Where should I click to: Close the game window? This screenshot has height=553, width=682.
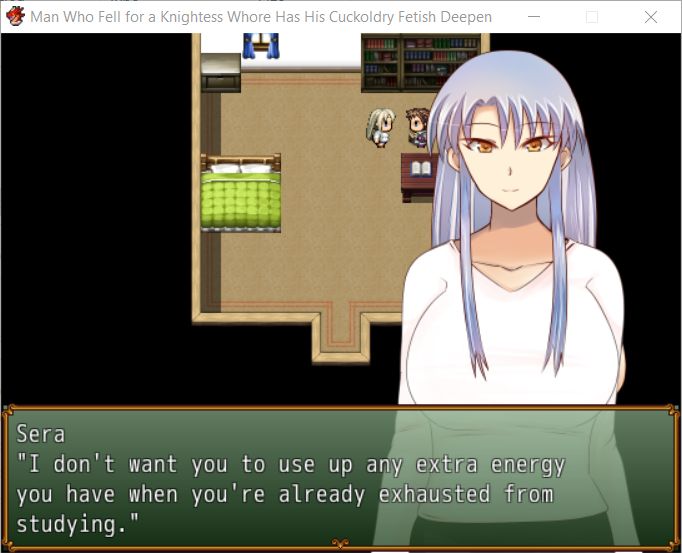[x=651, y=17]
